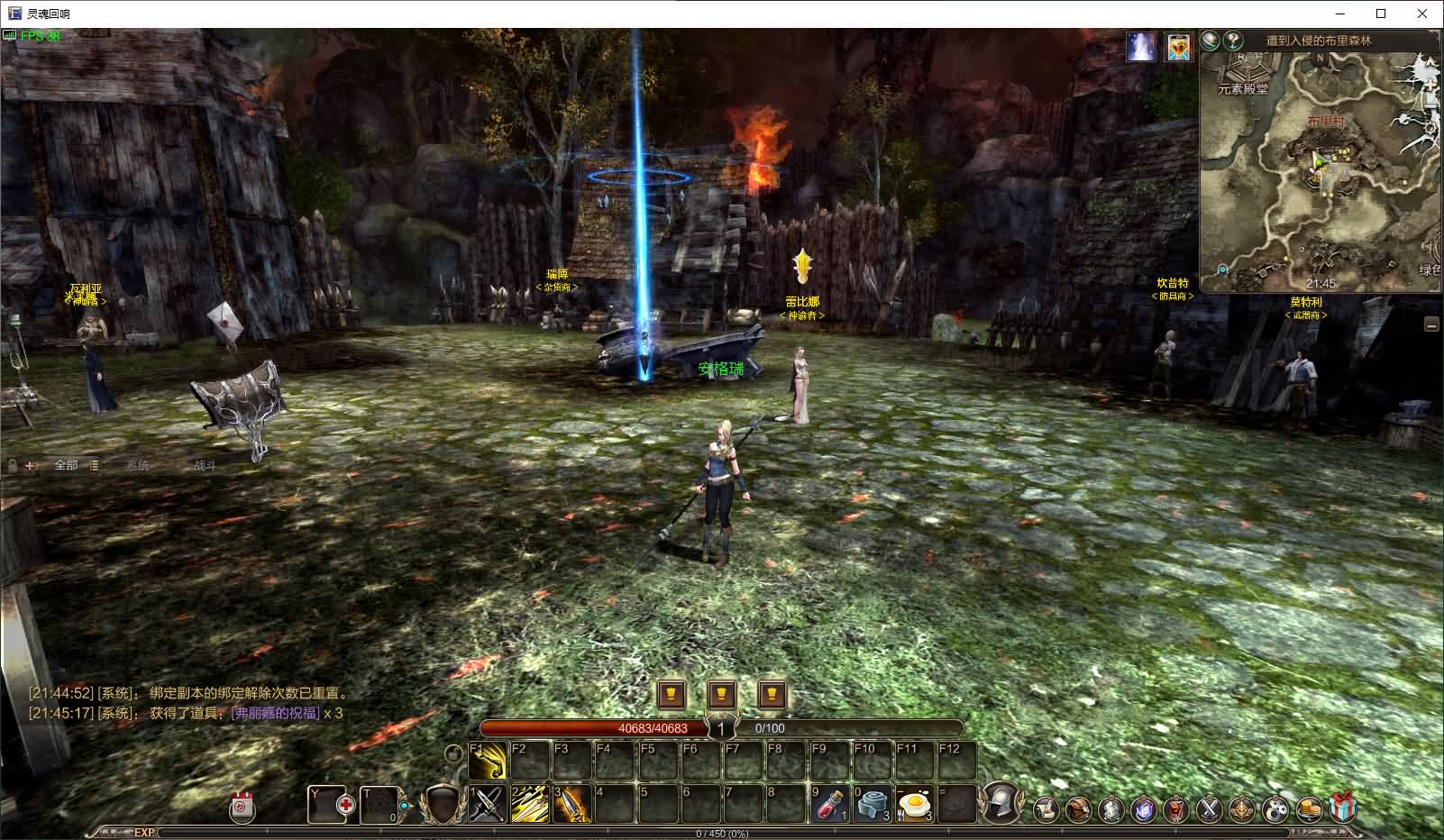
Task: Trigger the glowing spear skill in slot 3
Action: click(572, 804)
